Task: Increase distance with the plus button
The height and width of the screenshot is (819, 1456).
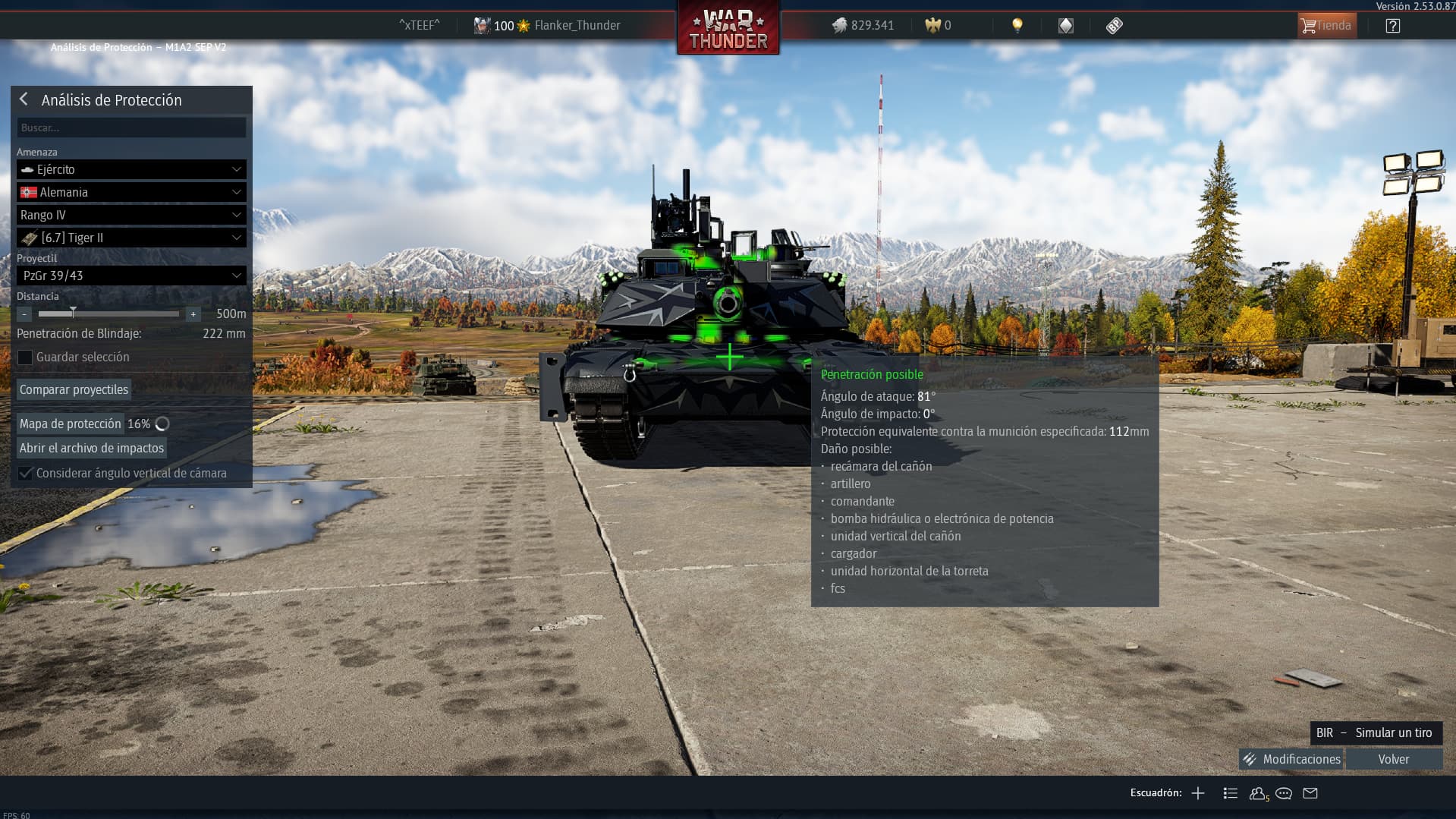Action: 193,314
